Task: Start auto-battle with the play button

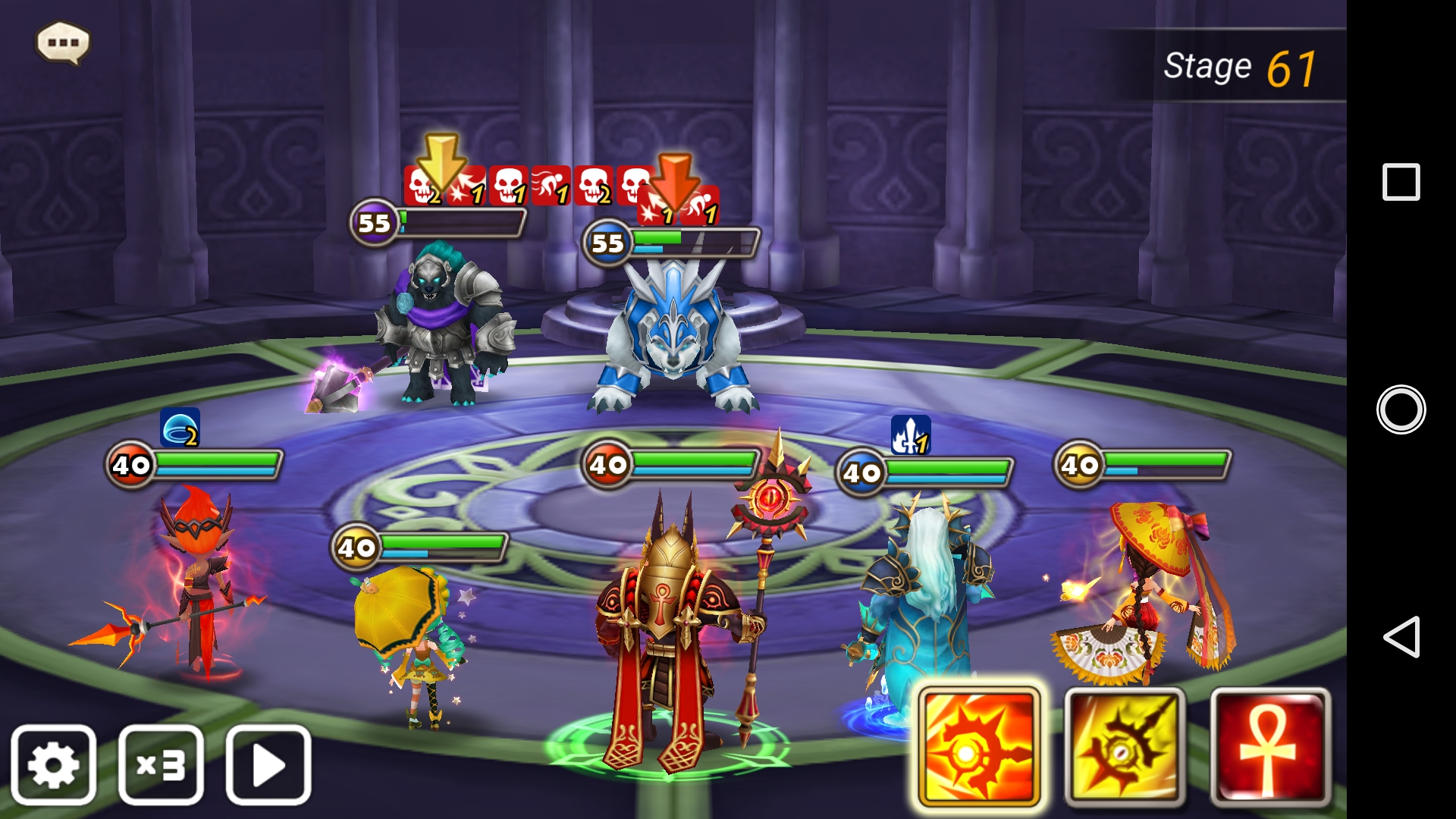Action: click(x=268, y=764)
